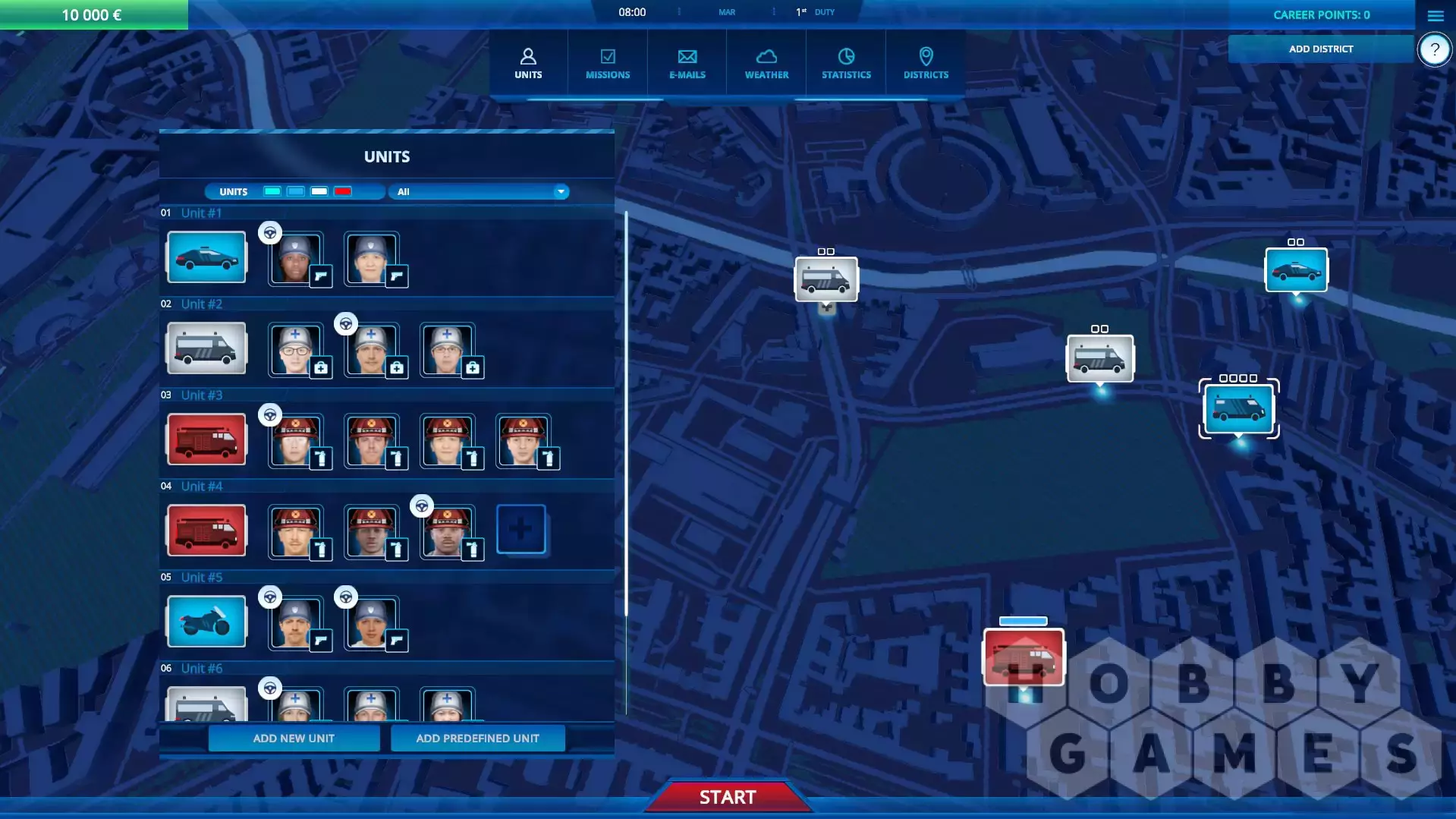This screenshot has height=819, width=1456.
Task: Choose Add Predefined Unit
Action: coord(477,738)
